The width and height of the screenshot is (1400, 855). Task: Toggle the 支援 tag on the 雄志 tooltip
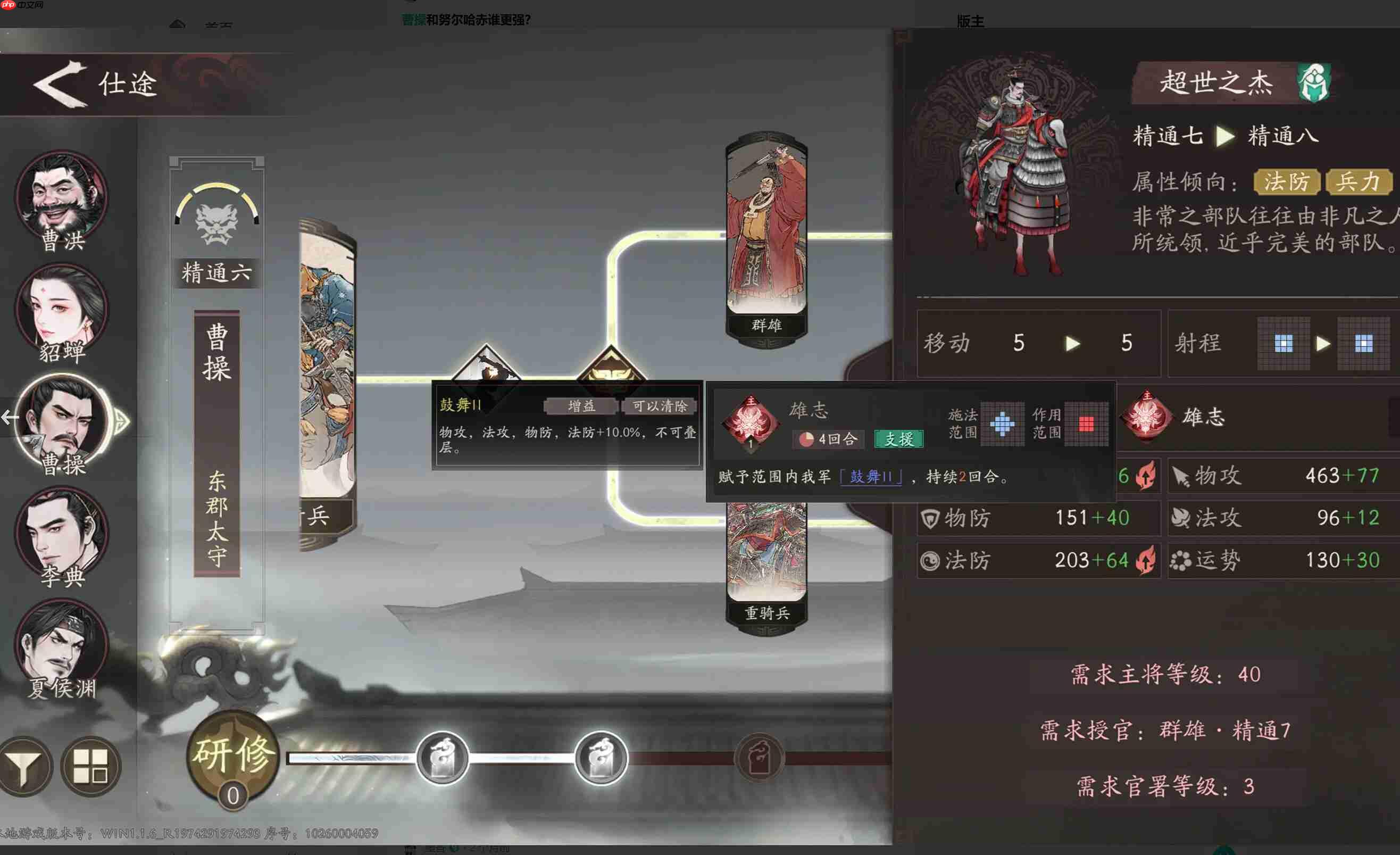pyautogui.click(x=901, y=441)
